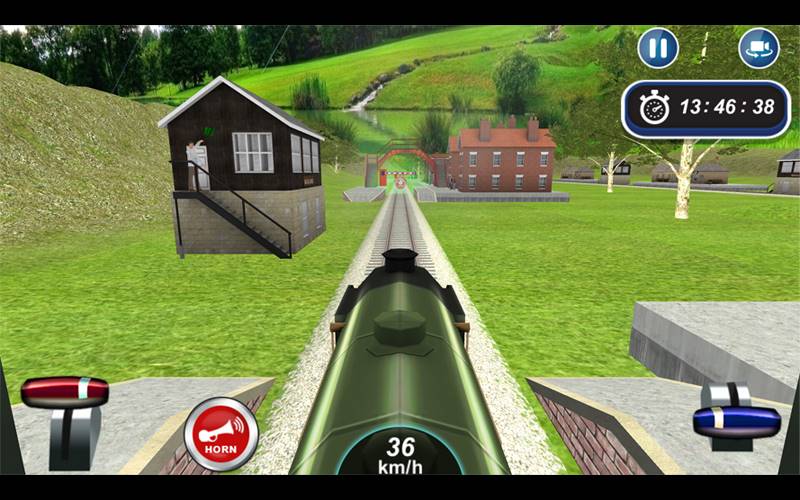
Task: Pause the train game
Action: click(x=658, y=48)
